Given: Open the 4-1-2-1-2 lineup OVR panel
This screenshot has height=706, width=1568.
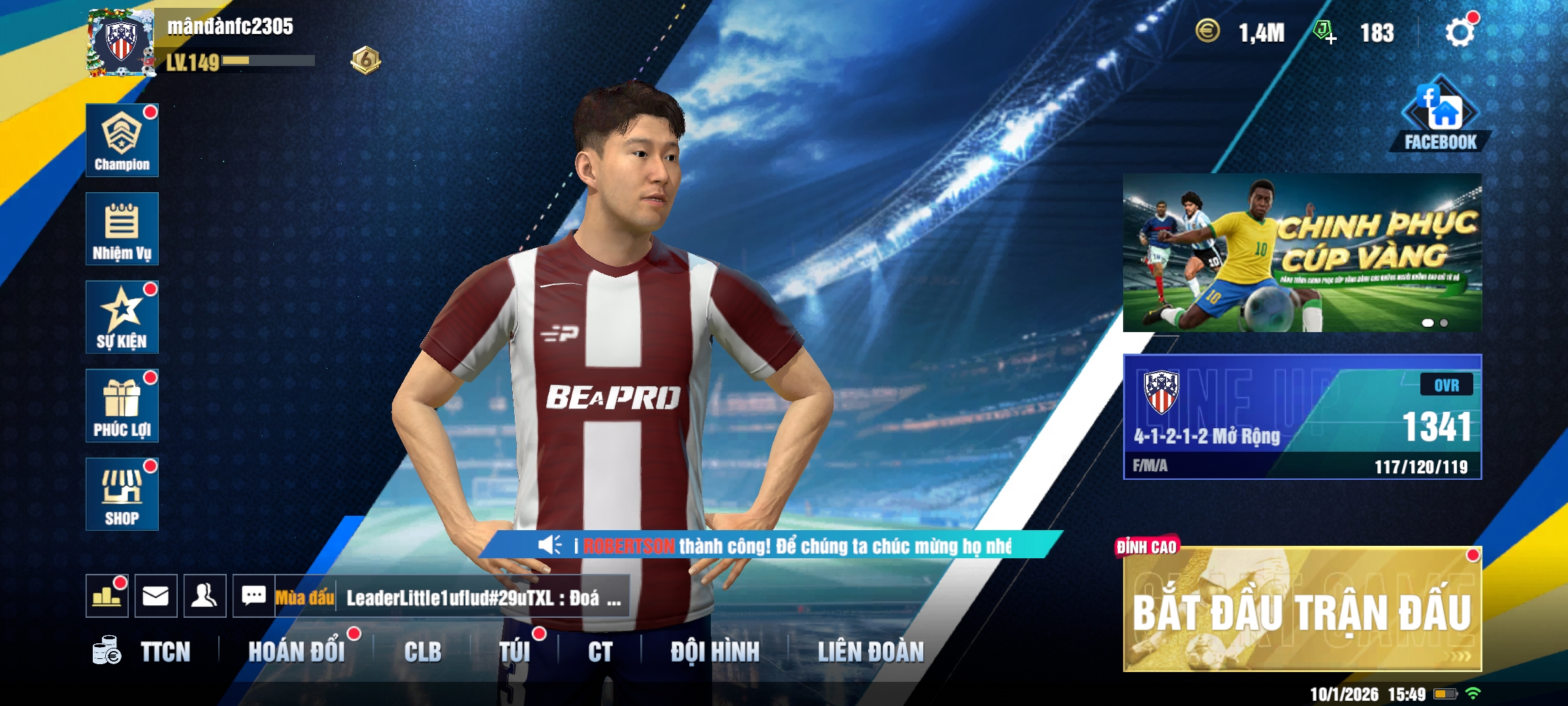Looking at the screenshot, I should click(x=1301, y=417).
